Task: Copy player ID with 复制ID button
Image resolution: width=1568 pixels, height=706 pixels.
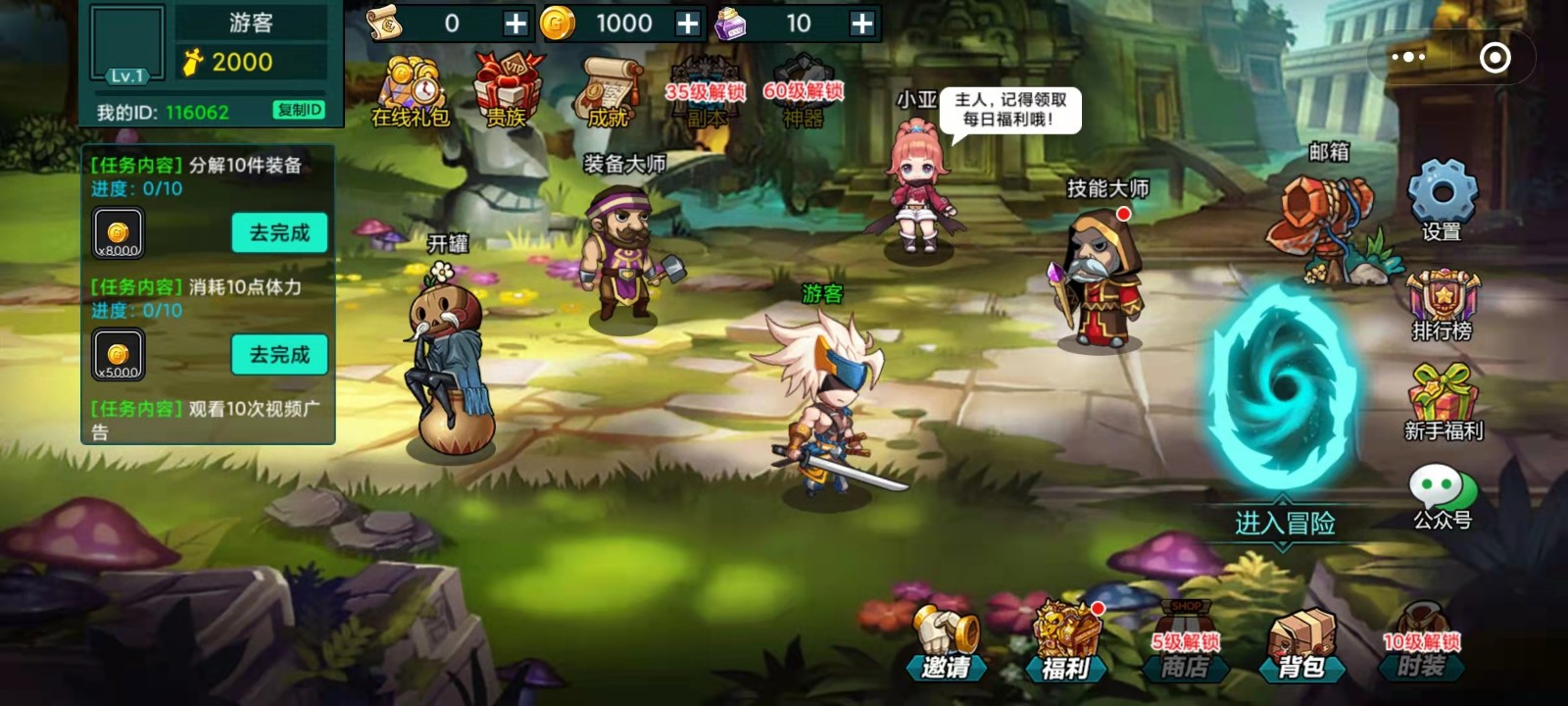Action: click(299, 110)
